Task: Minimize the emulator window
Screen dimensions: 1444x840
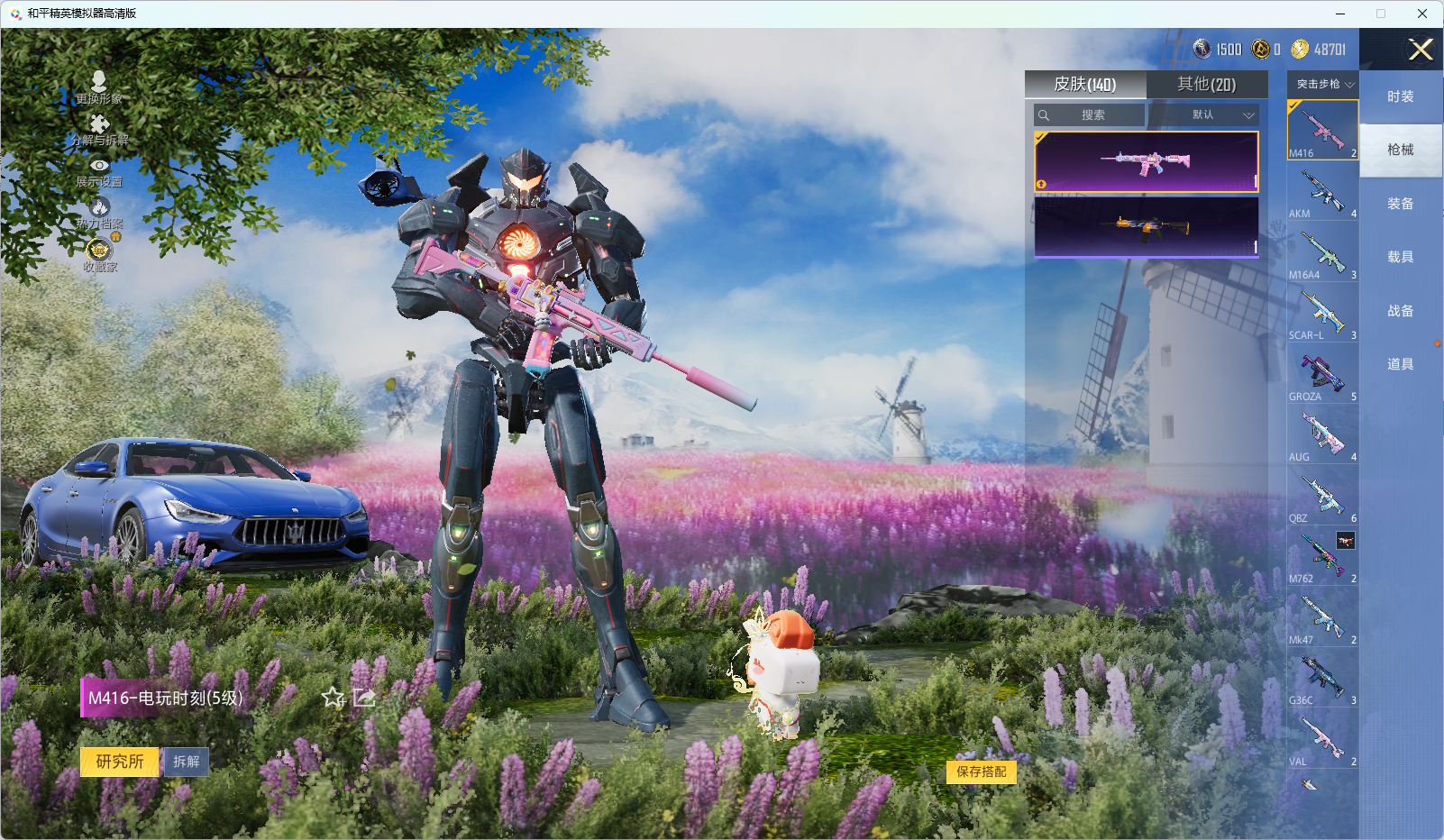Action: 1340,14
